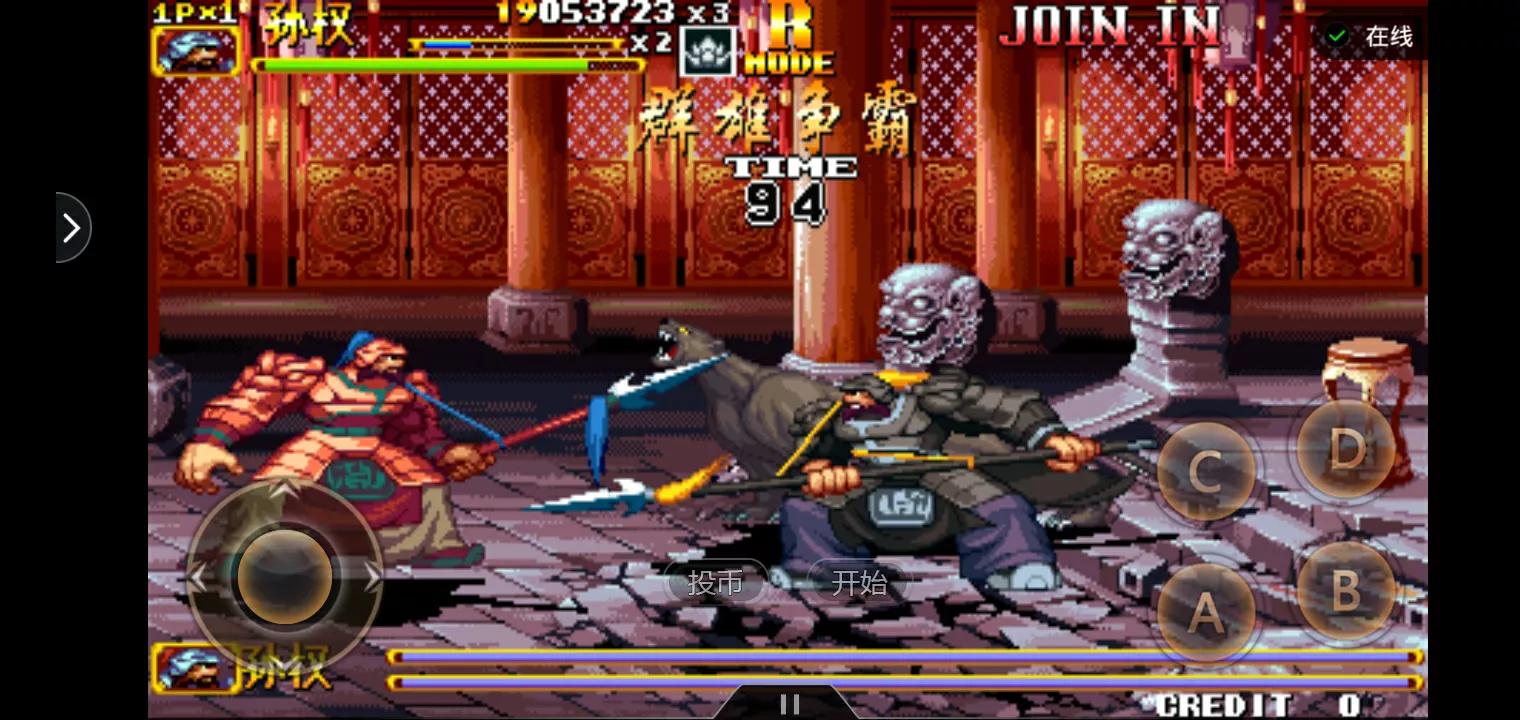
Task: Expand the left side panel arrow
Action: tap(70, 228)
